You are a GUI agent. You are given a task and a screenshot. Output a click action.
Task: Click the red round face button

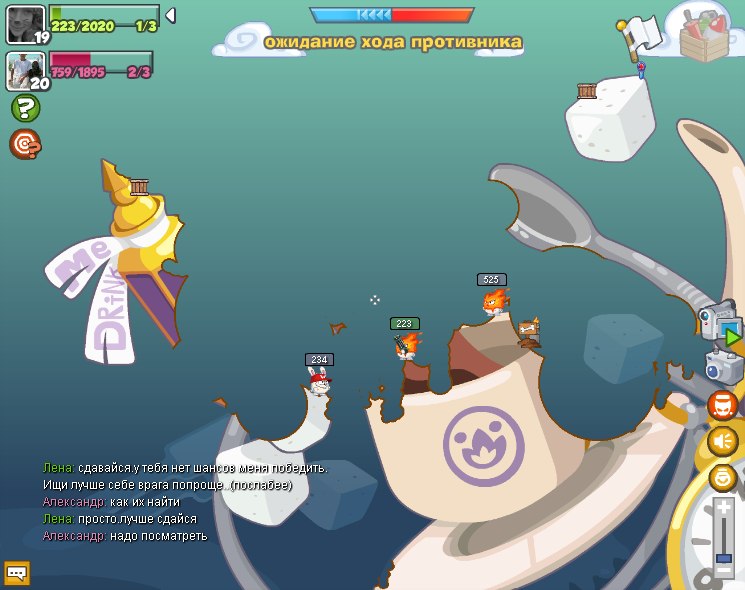(x=722, y=405)
